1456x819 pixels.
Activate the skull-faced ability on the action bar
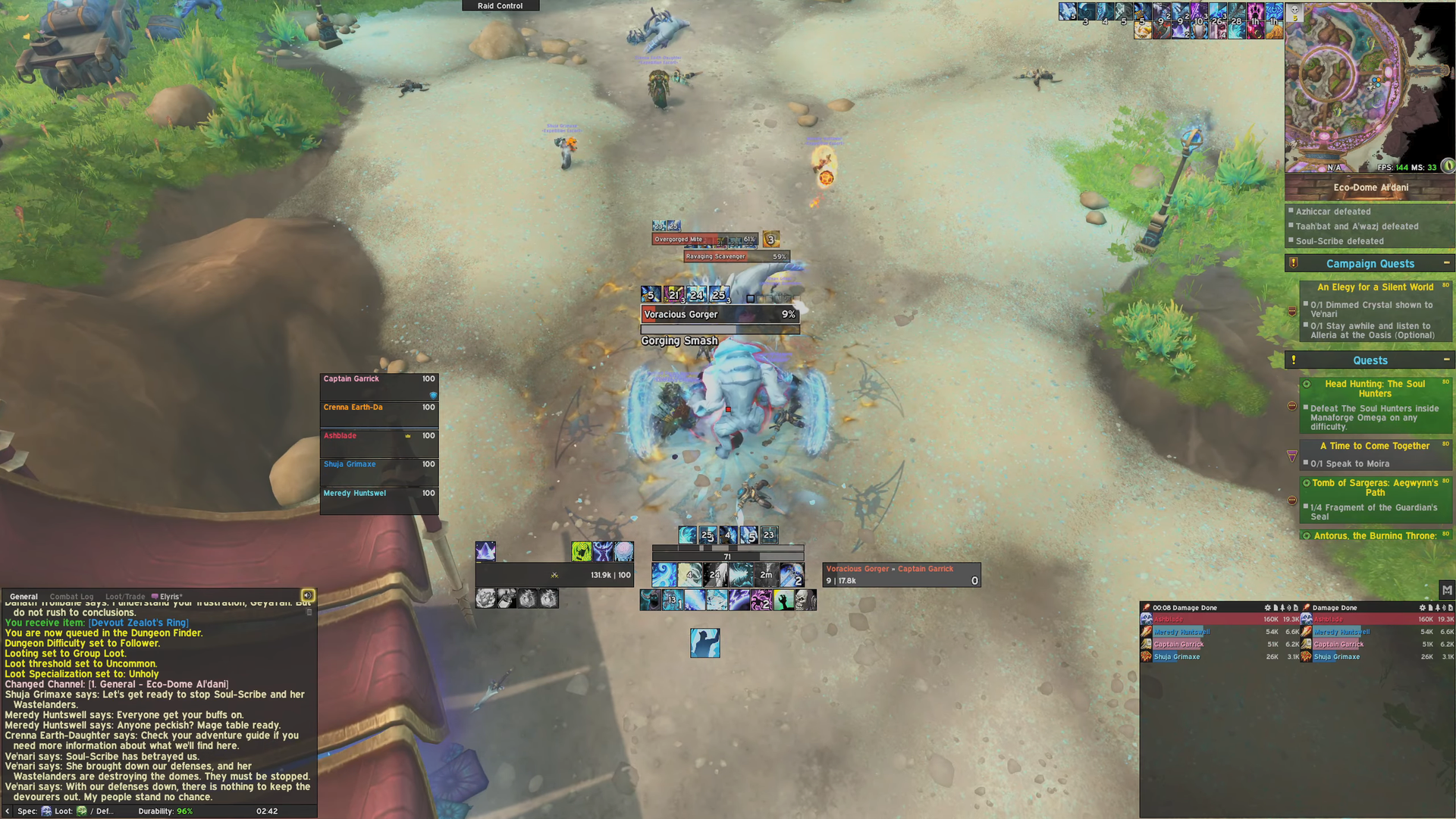pyautogui.click(x=805, y=601)
